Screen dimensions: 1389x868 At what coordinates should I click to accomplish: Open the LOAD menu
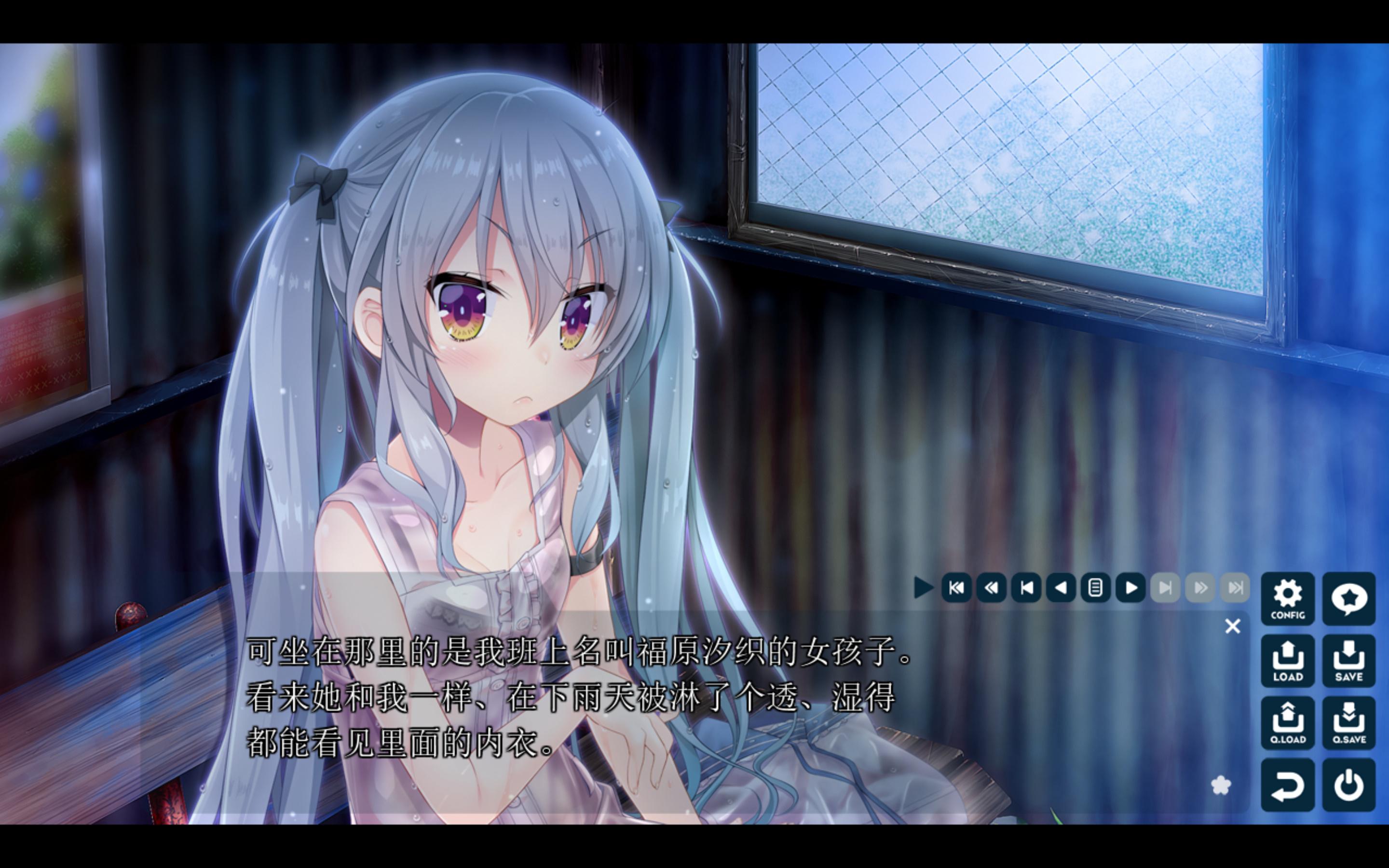point(1287,661)
